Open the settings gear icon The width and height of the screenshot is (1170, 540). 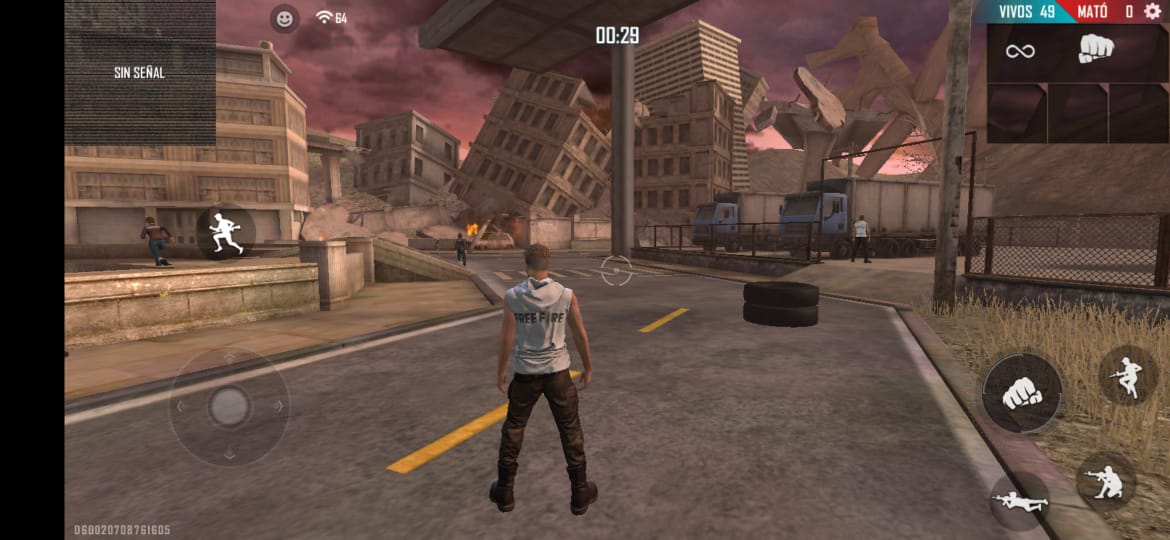click(1152, 12)
